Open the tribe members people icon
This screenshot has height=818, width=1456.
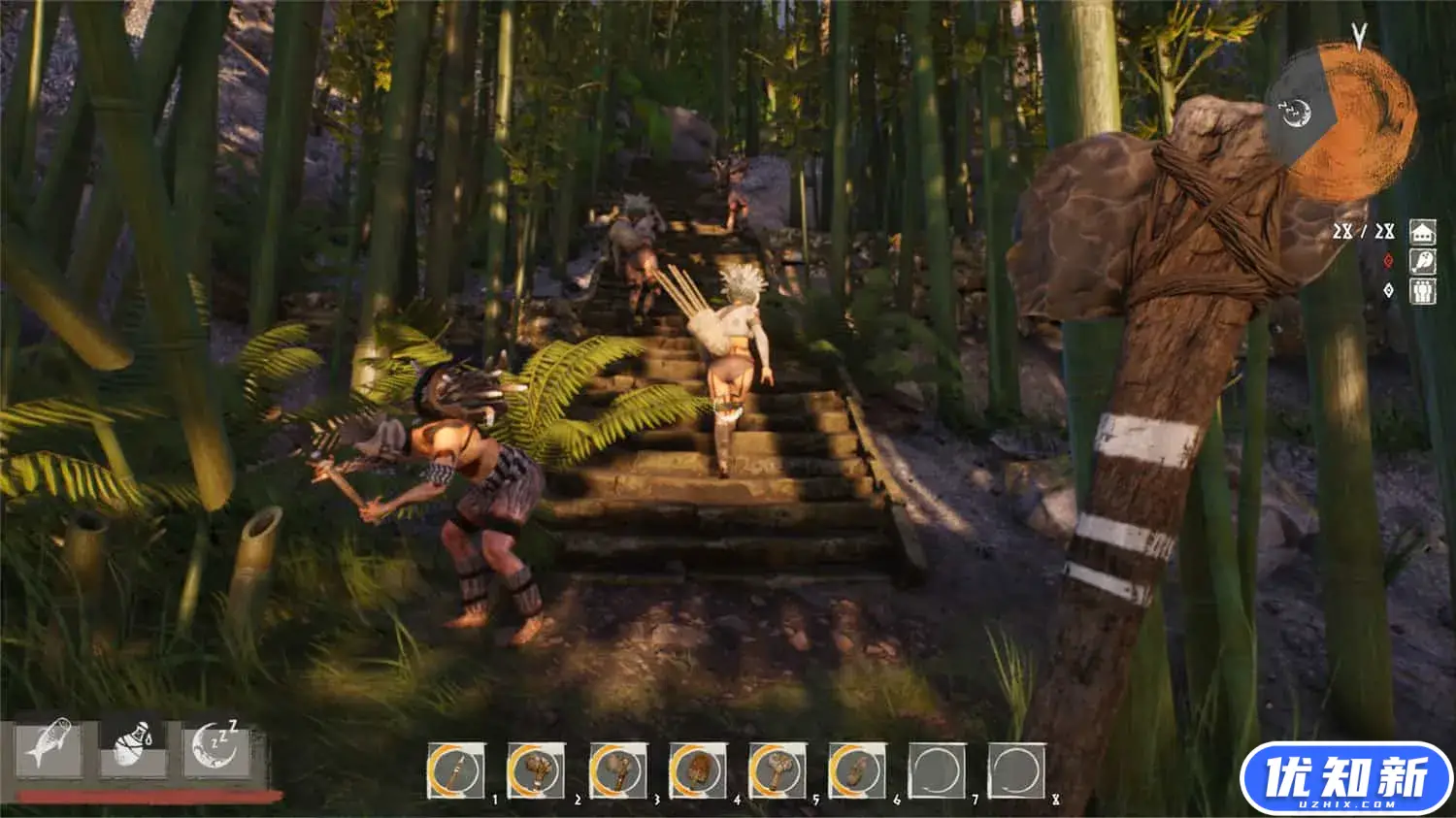(1422, 290)
